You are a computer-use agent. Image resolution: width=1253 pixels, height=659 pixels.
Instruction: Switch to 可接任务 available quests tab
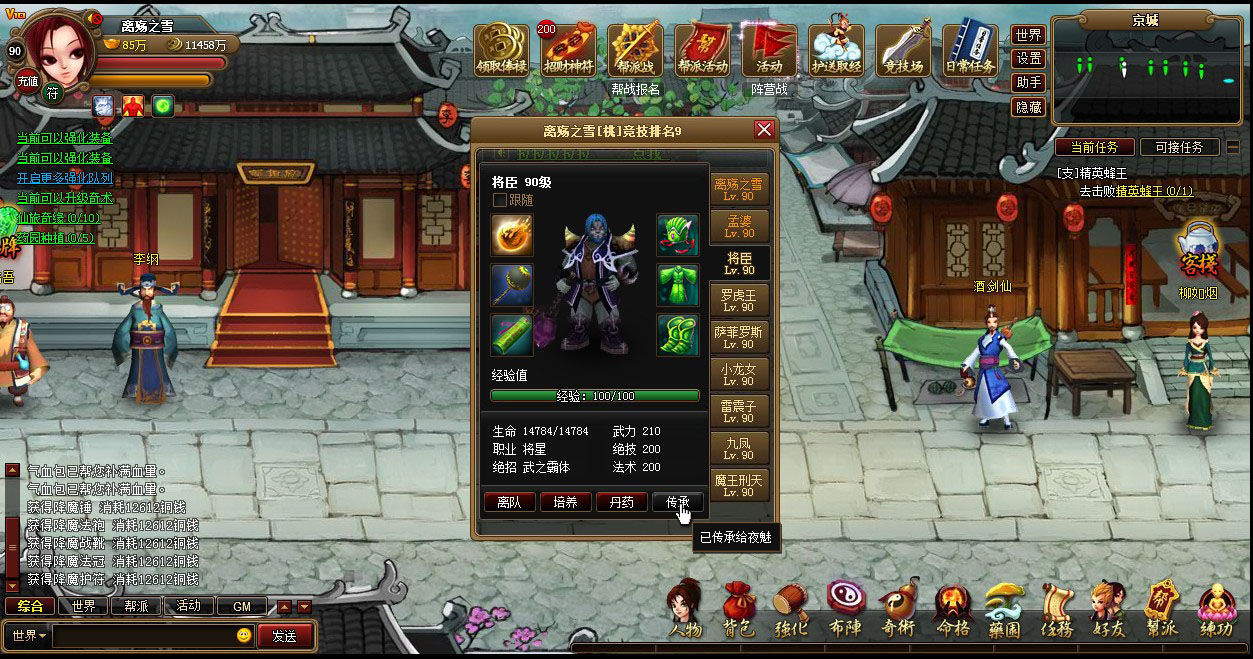(1179, 147)
